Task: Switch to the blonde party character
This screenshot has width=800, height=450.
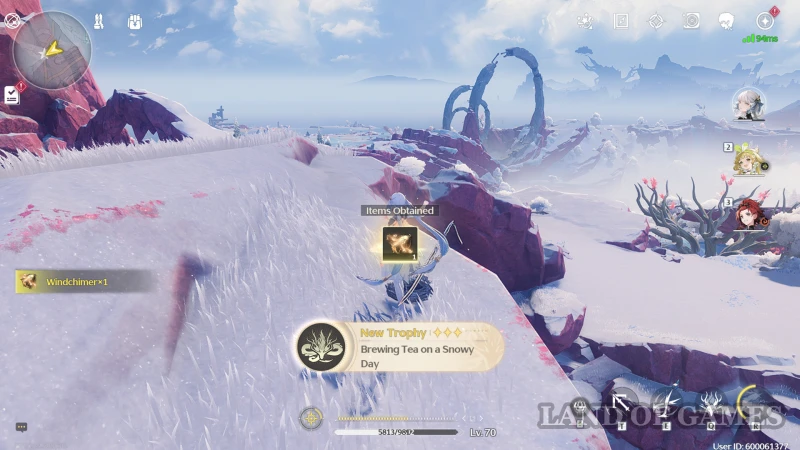Action: (747, 160)
